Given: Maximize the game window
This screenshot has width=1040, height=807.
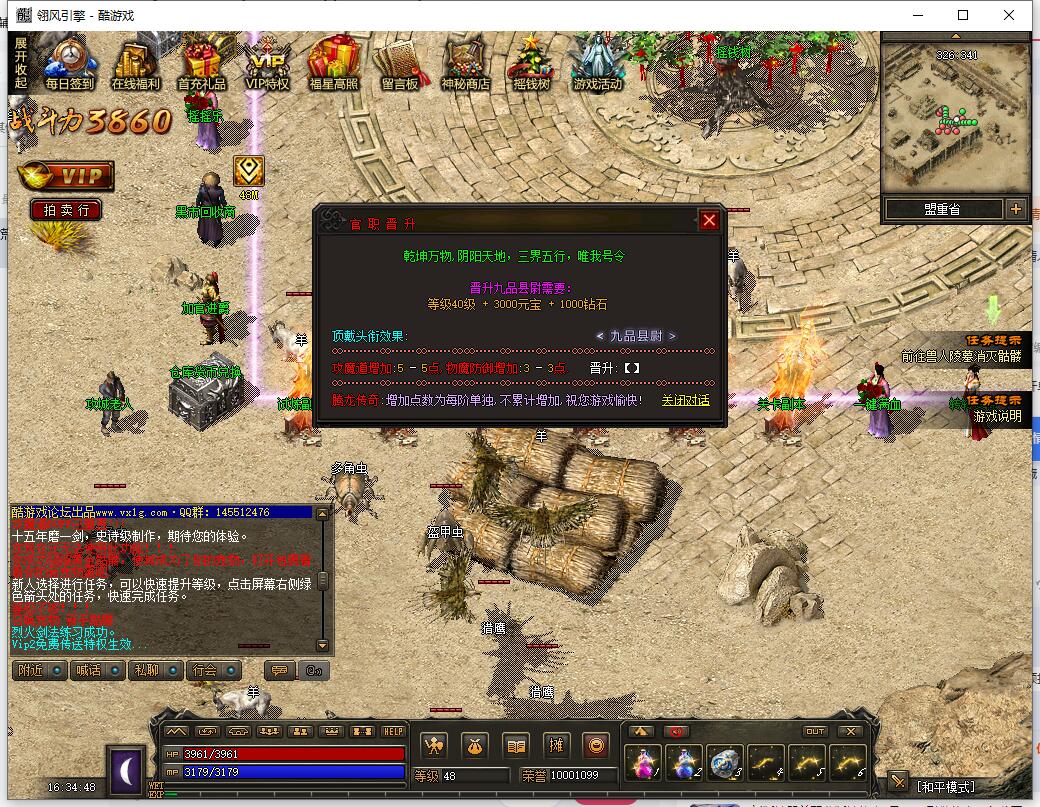Looking at the screenshot, I should 963,15.
